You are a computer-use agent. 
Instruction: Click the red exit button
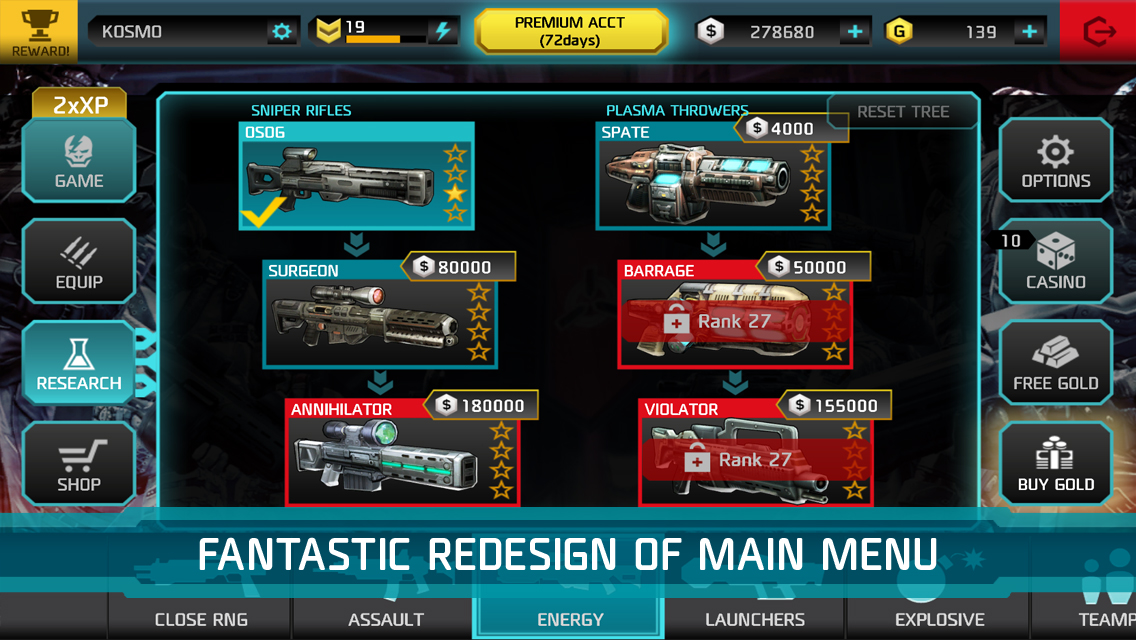pyautogui.click(x=1098, y=31)
